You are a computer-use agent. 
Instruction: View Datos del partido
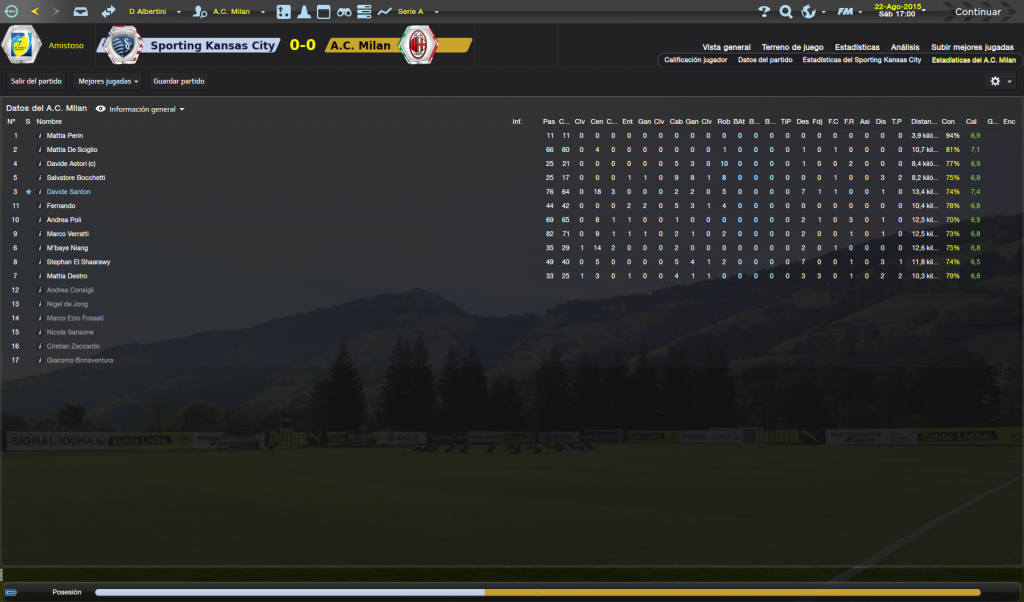tap(765, 60)
